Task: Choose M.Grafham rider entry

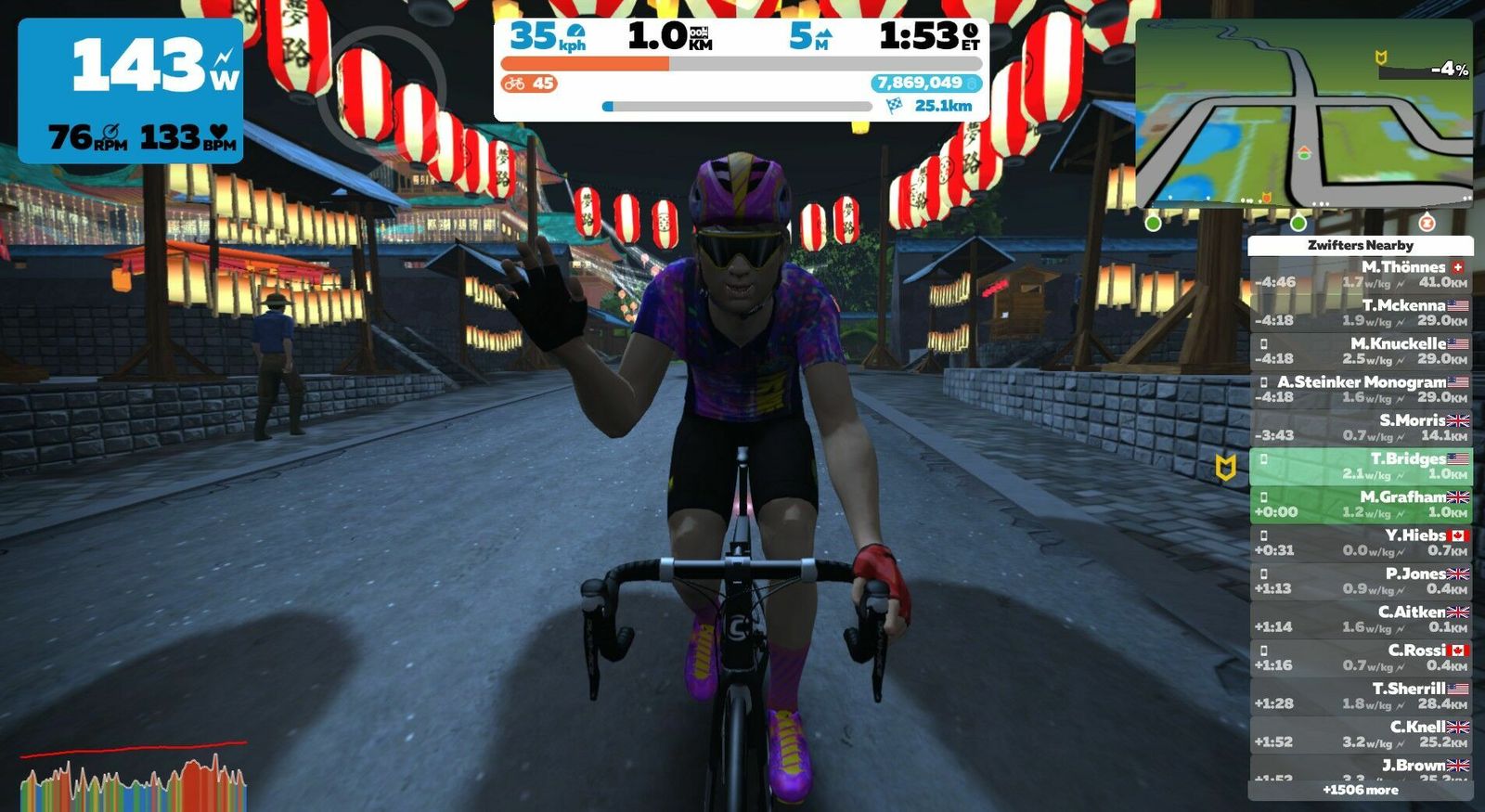Action: coord(1361,505)
